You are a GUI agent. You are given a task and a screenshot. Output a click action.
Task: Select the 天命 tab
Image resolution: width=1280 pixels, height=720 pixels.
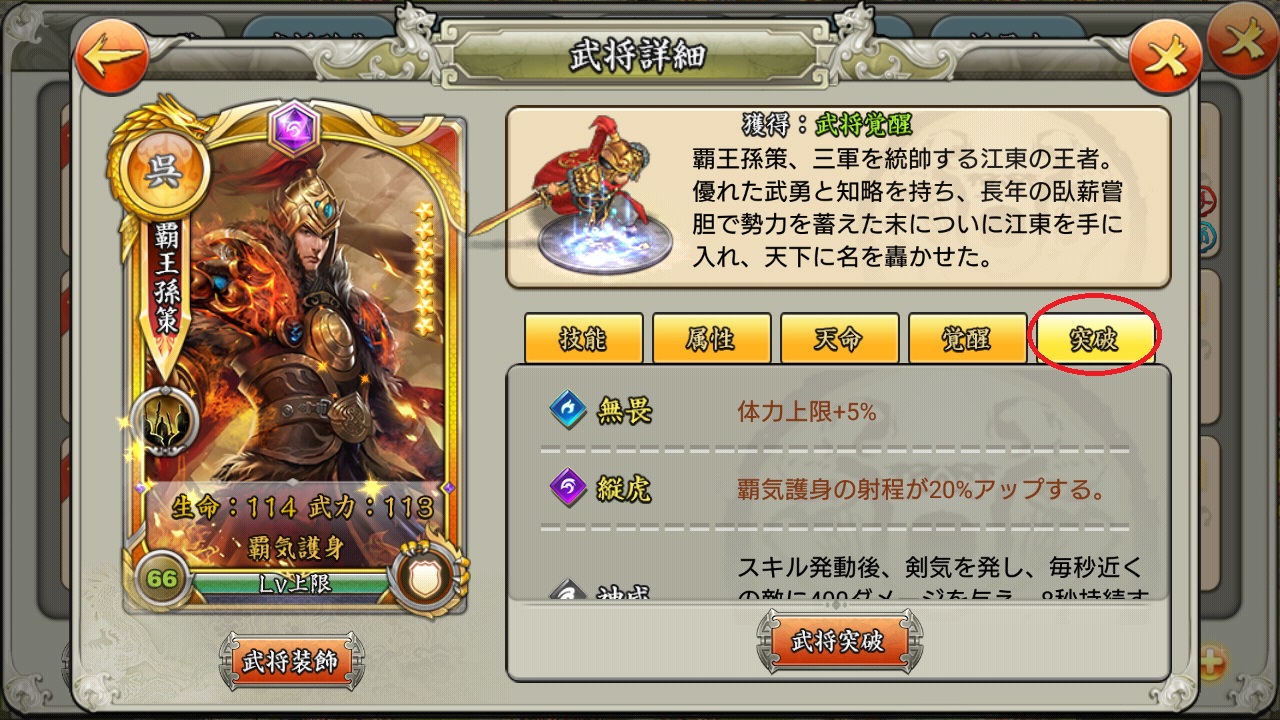click(839, 338)
